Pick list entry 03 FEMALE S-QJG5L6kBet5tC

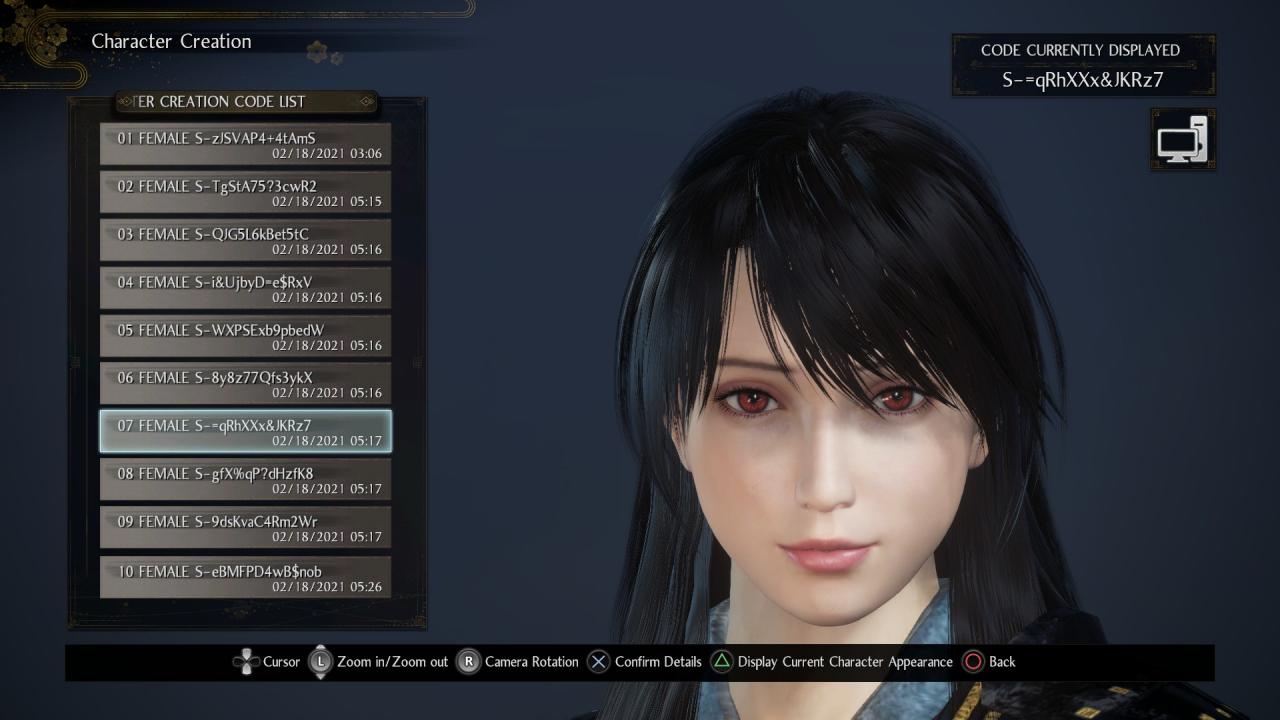[x=245, y=240]
